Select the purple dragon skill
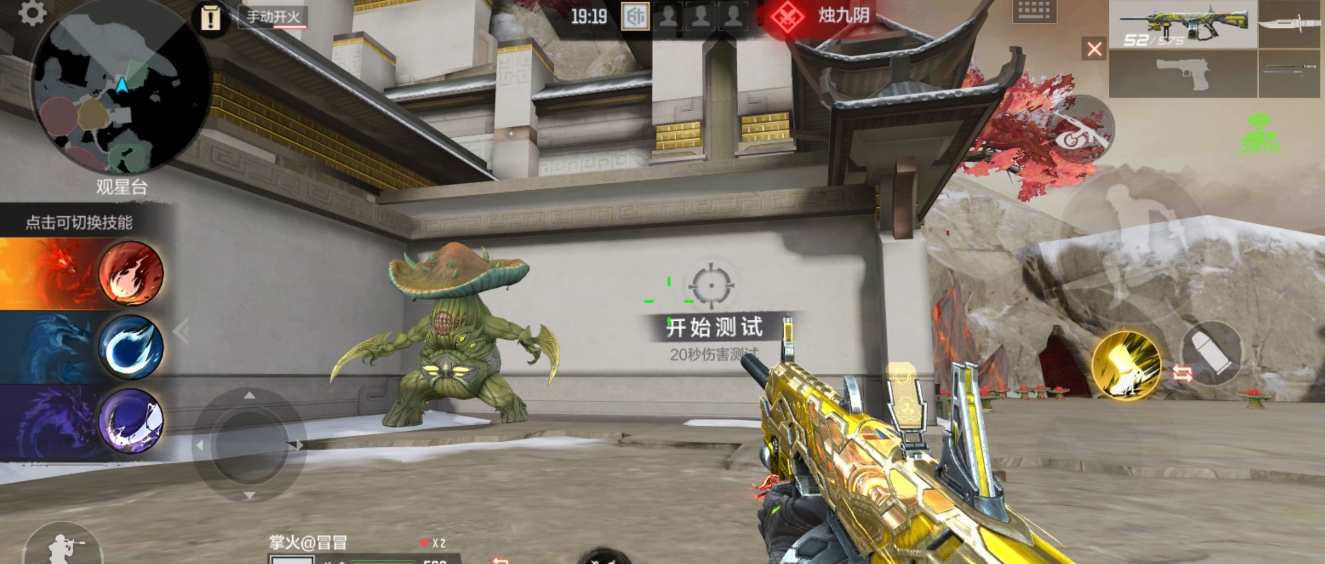This screenshot has height=564, width=1325. pyautogui.click(x=130, y=420)
